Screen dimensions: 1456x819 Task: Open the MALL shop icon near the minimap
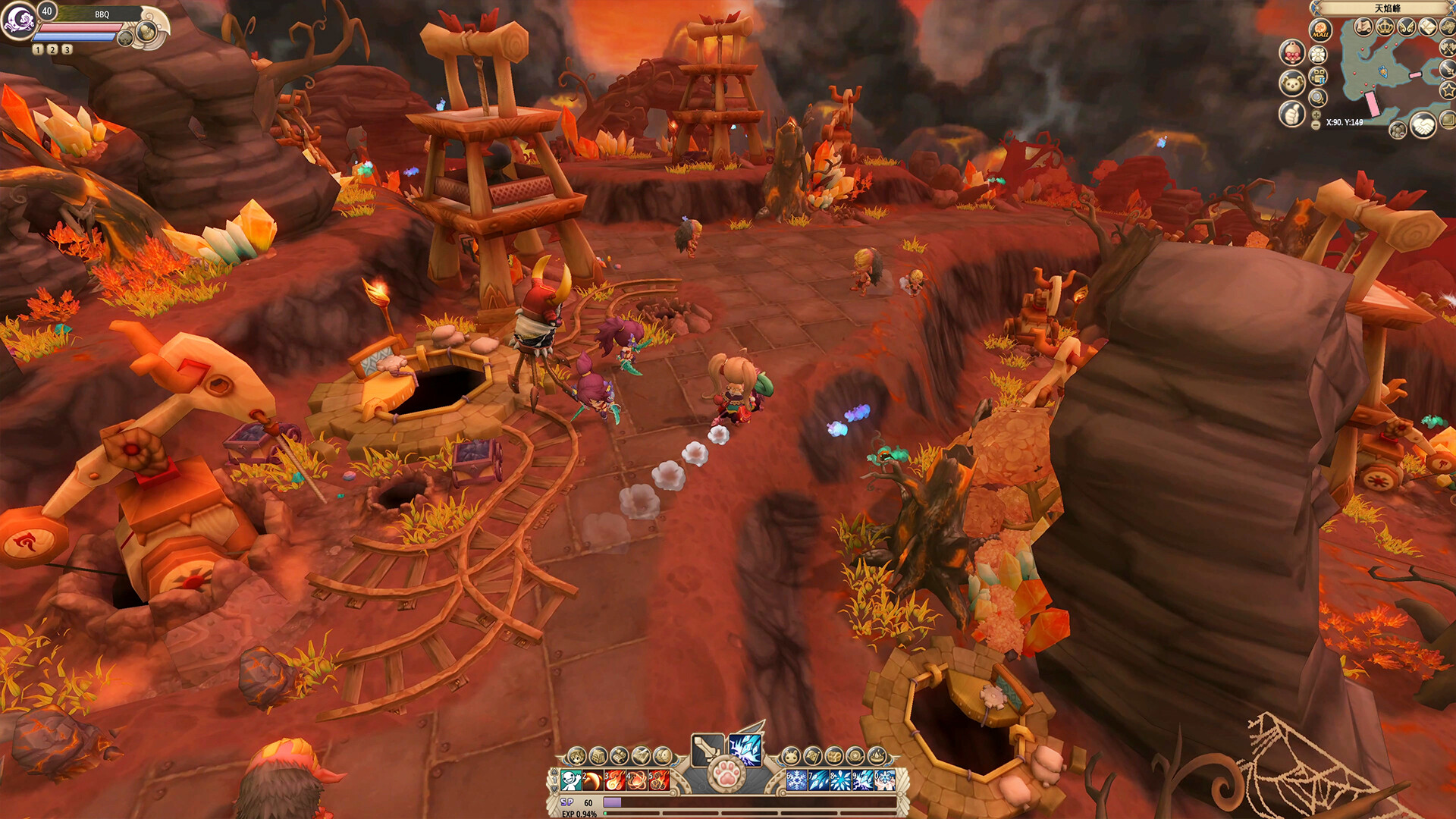[x=1319, y=29]
